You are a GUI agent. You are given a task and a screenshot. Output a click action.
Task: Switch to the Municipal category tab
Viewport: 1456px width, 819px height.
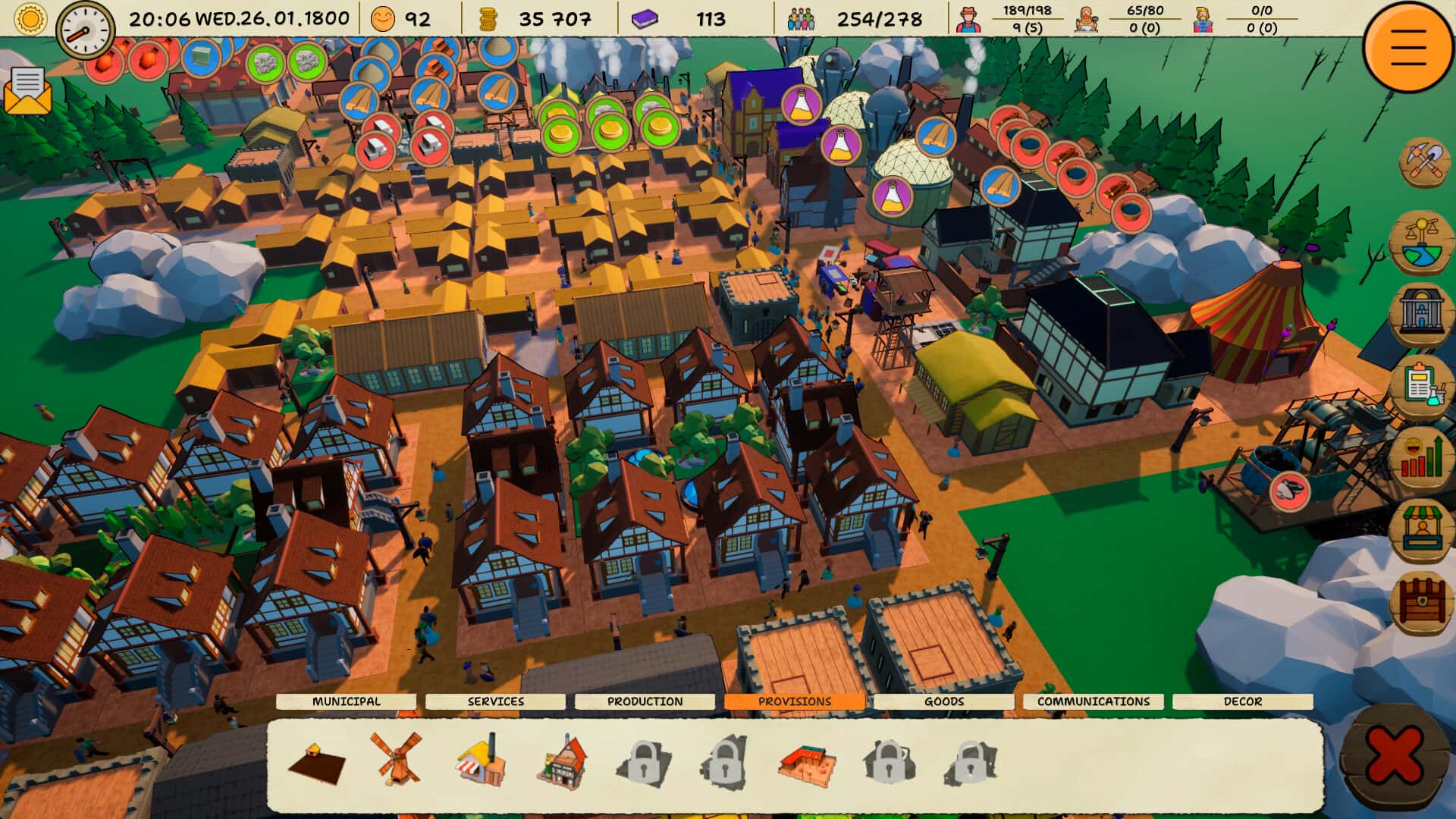coord(347,701)
